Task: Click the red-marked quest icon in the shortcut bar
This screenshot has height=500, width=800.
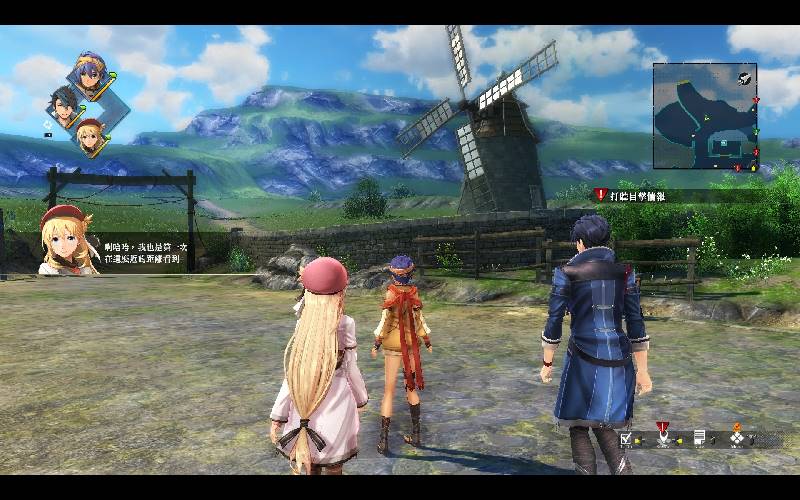Action: tap(663, 436)
